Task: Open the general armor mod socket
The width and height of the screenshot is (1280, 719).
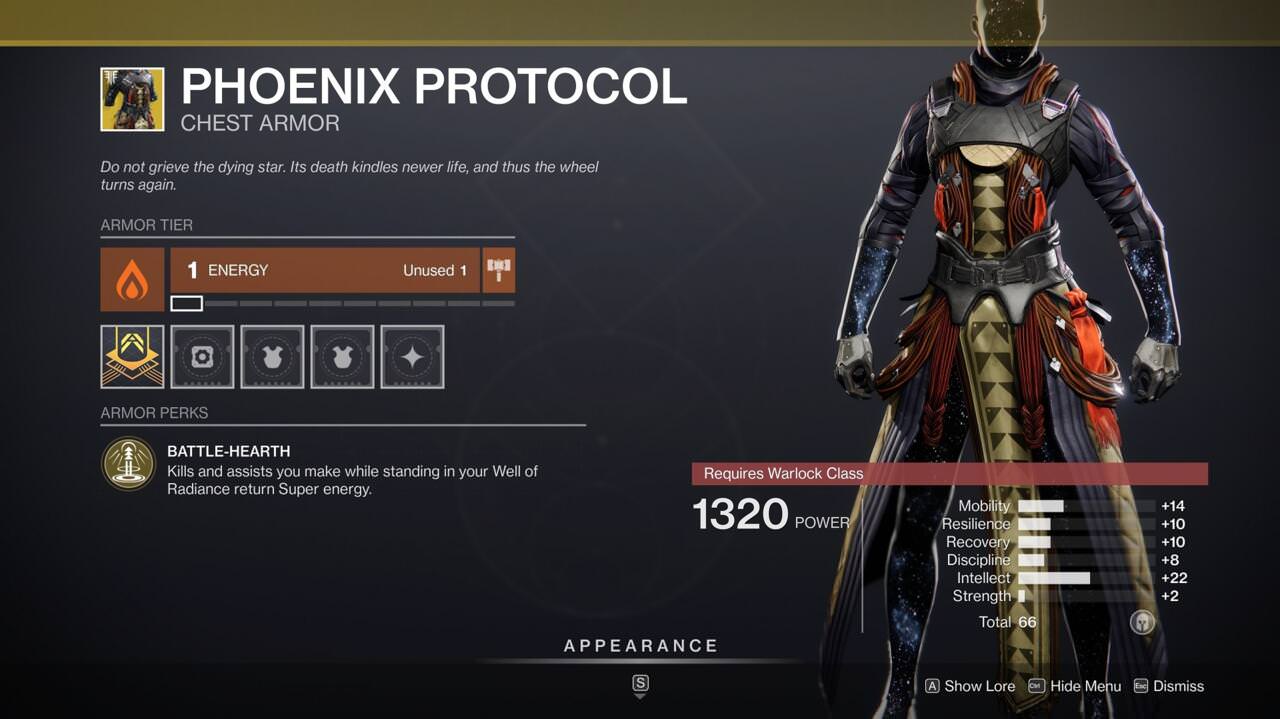Action: pyautogui.click(x=202, y=356)
